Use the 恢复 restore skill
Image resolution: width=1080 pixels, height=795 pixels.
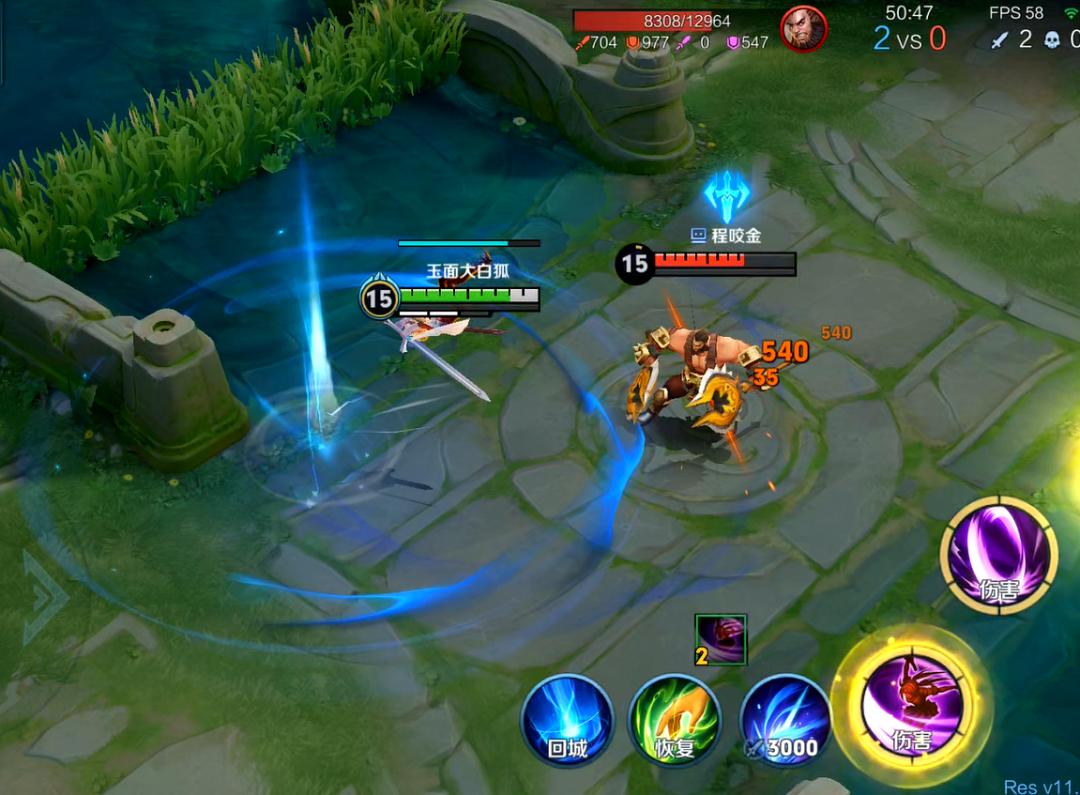pos(675,721)
